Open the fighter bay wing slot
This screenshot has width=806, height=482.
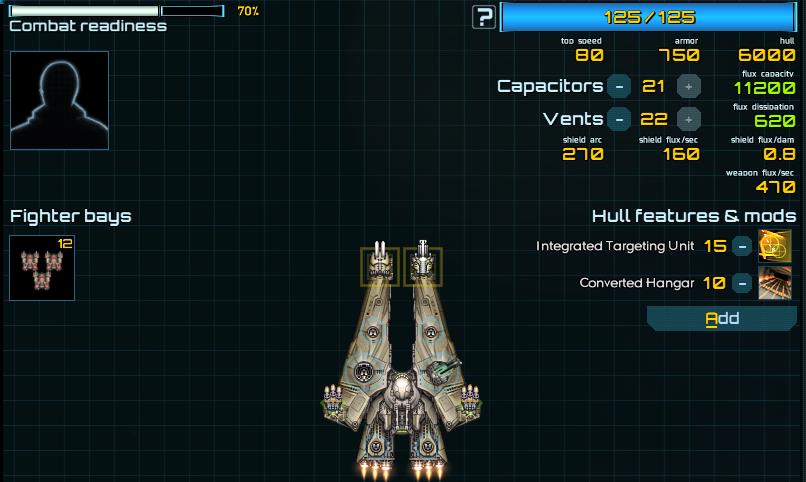tap(42, 268)
